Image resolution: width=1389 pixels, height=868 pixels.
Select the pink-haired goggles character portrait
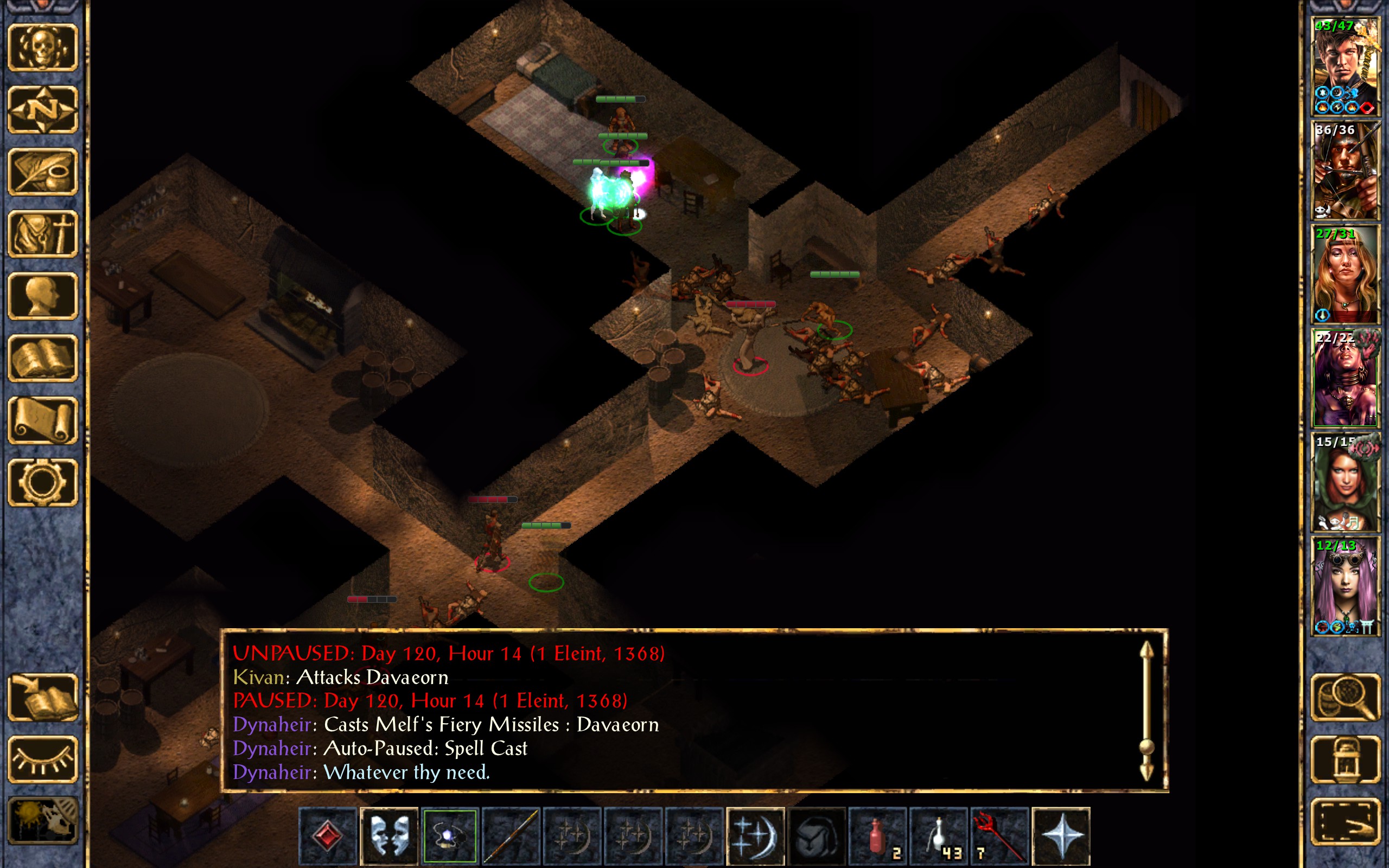pyautogui.click(x=1345, y=586)
